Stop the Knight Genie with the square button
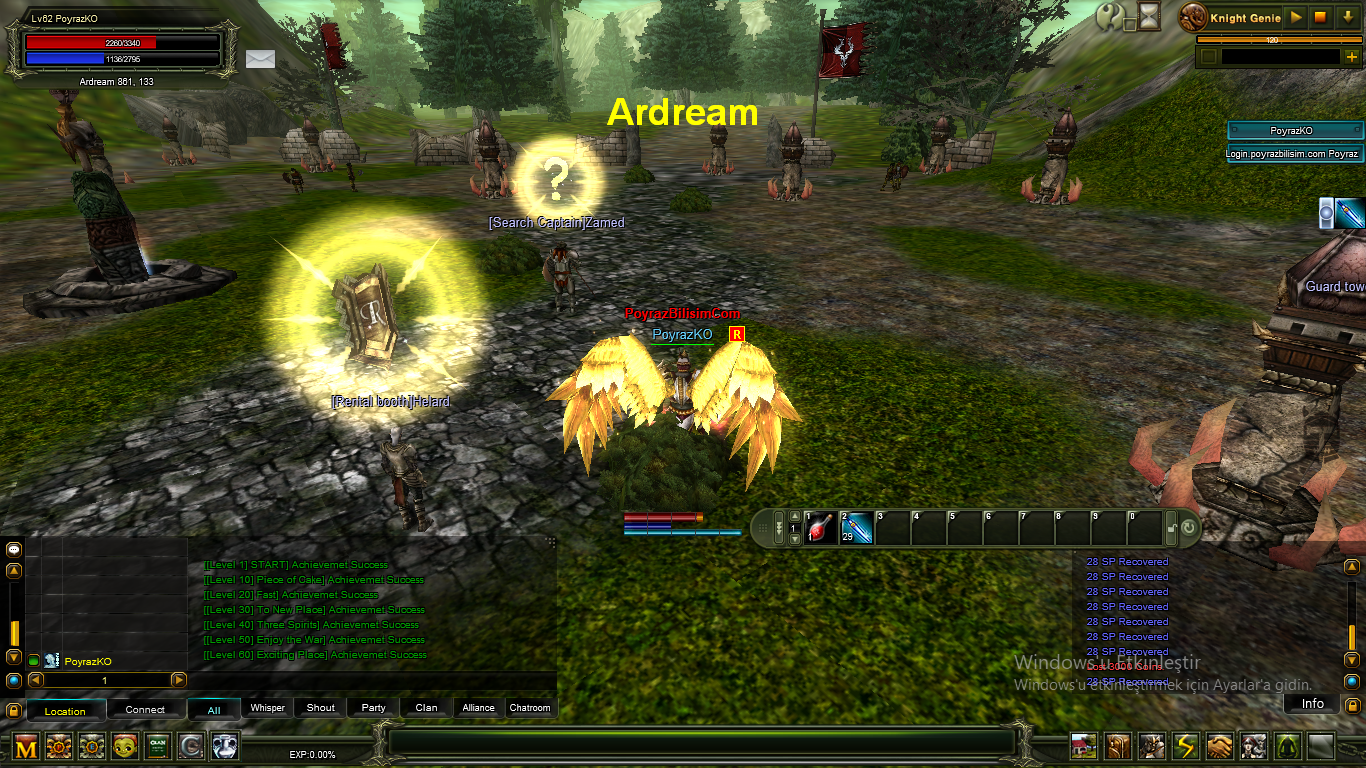1366x768 pixels. click(1320, 17)
